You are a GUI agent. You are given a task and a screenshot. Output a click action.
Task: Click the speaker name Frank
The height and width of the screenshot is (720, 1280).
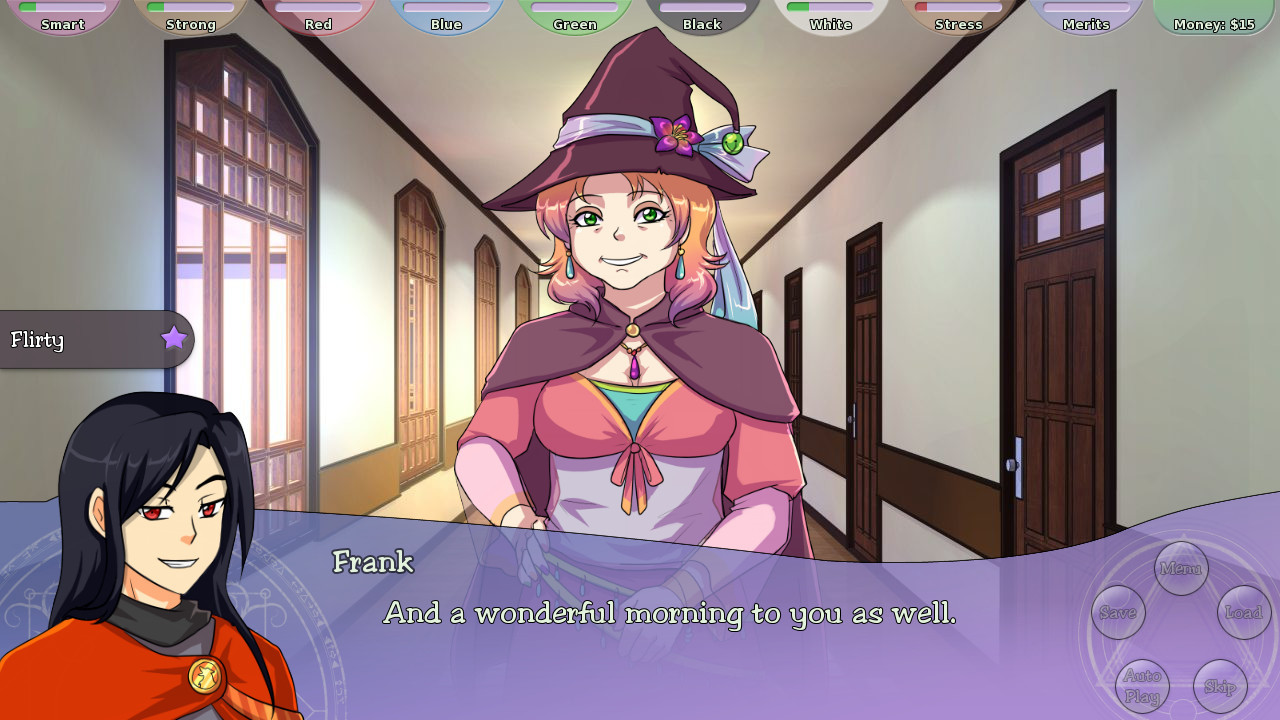click(x=375, y=564)
